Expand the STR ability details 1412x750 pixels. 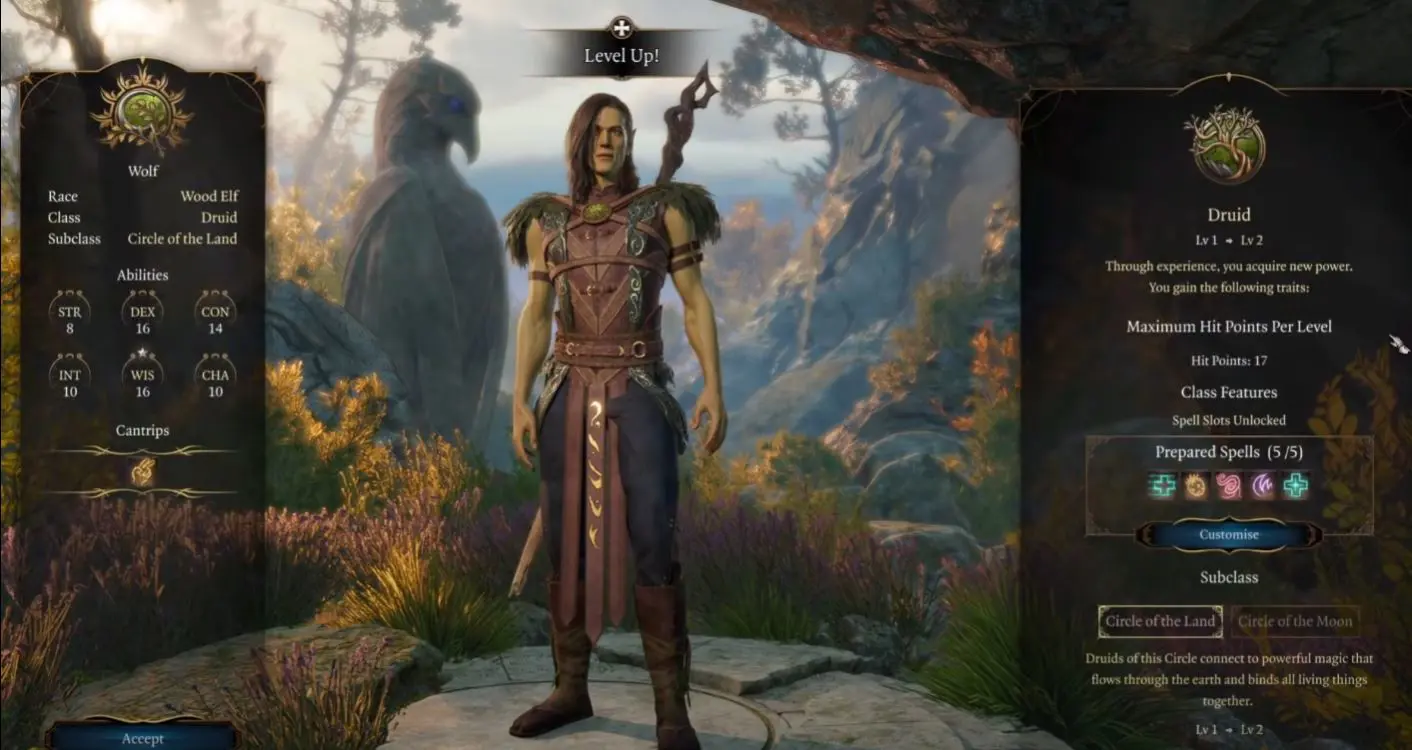pyautogui.click(x=68, y=313)
